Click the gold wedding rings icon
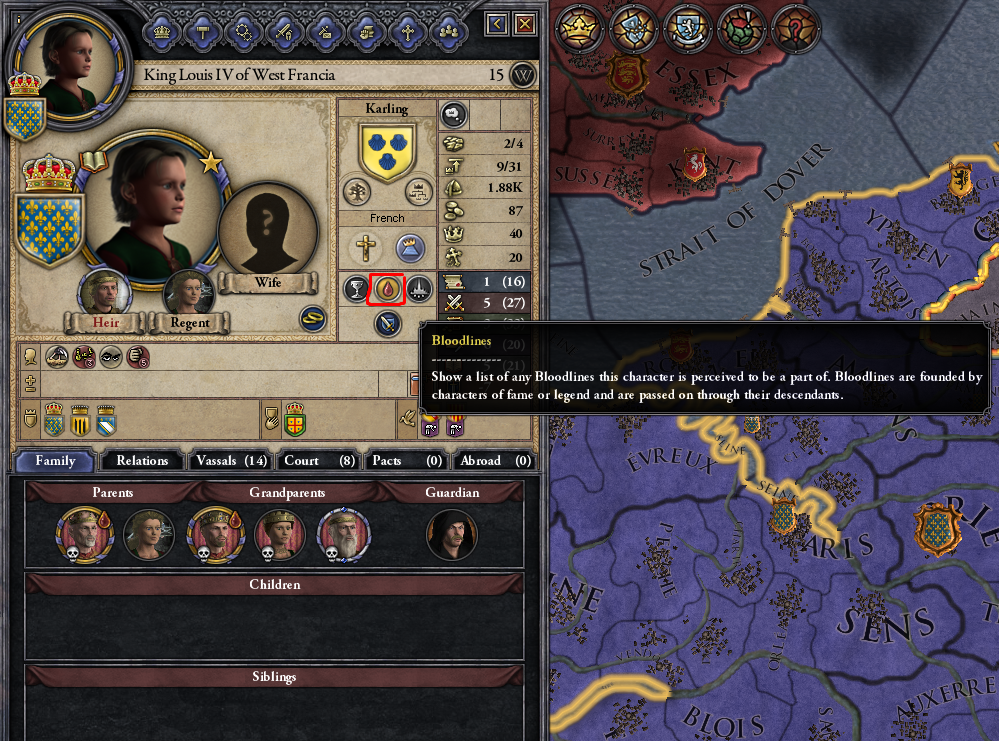This screenshot has width=999, height=741. (x=313, y=319)
